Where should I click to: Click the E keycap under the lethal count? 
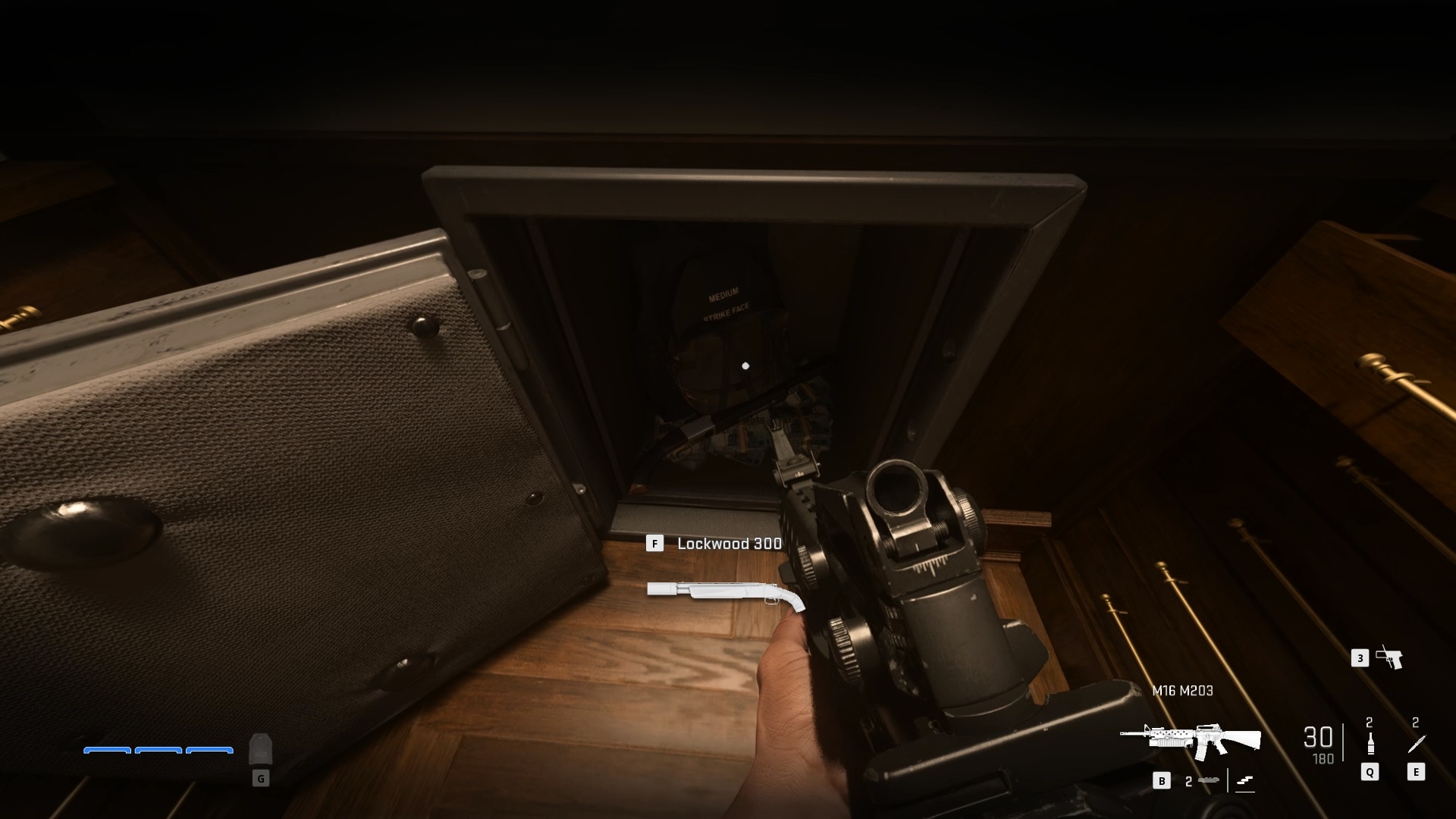tap(1415, 772)
